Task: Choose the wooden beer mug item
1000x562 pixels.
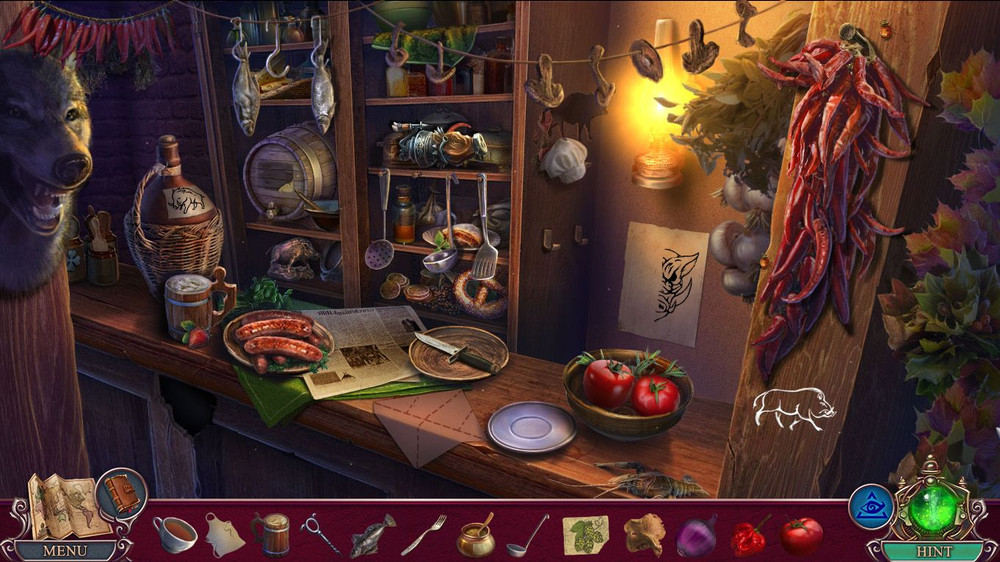Action: tap(271, 534)
